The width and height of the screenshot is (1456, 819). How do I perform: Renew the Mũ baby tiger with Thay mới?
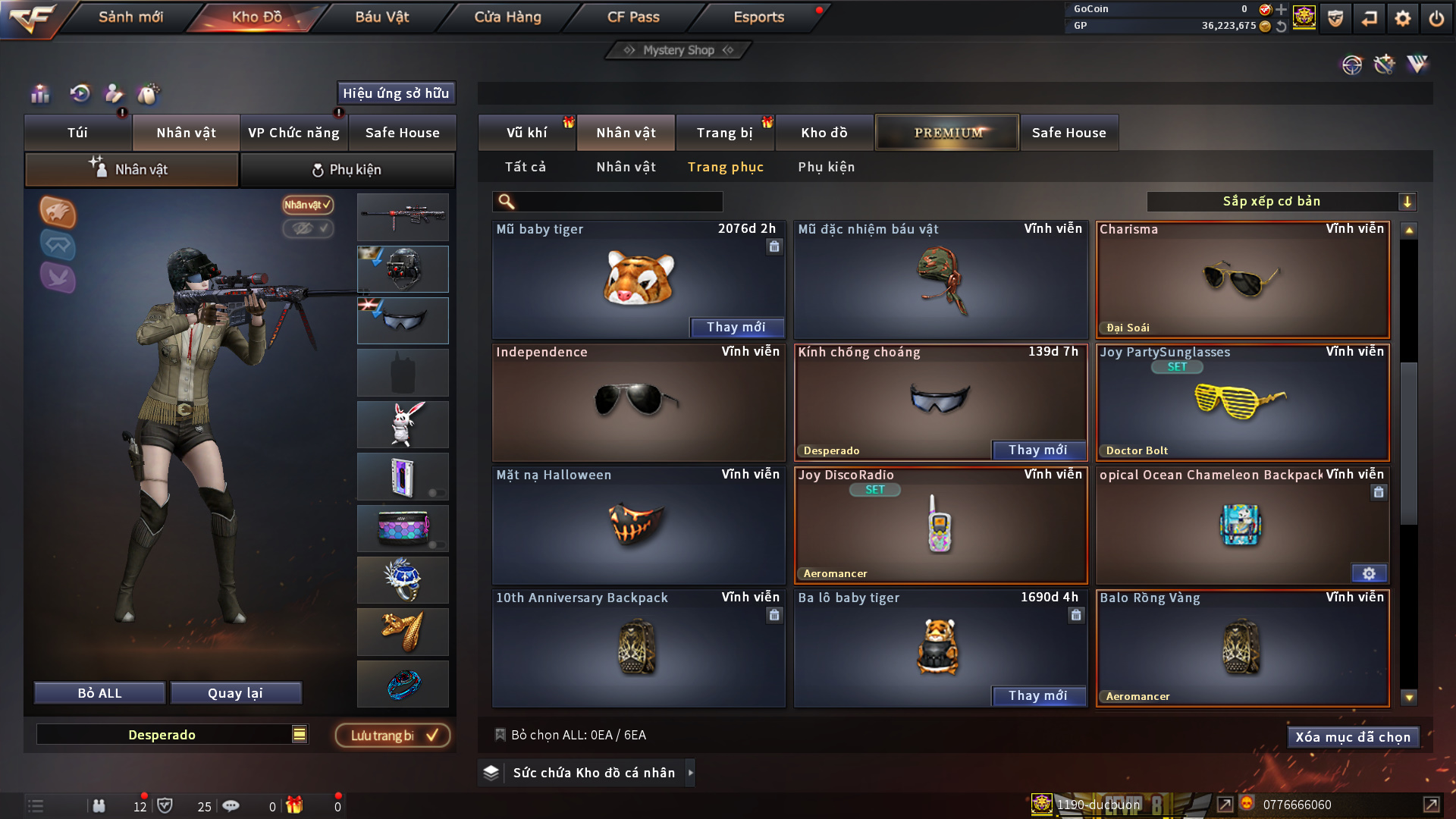click(736, 327)
